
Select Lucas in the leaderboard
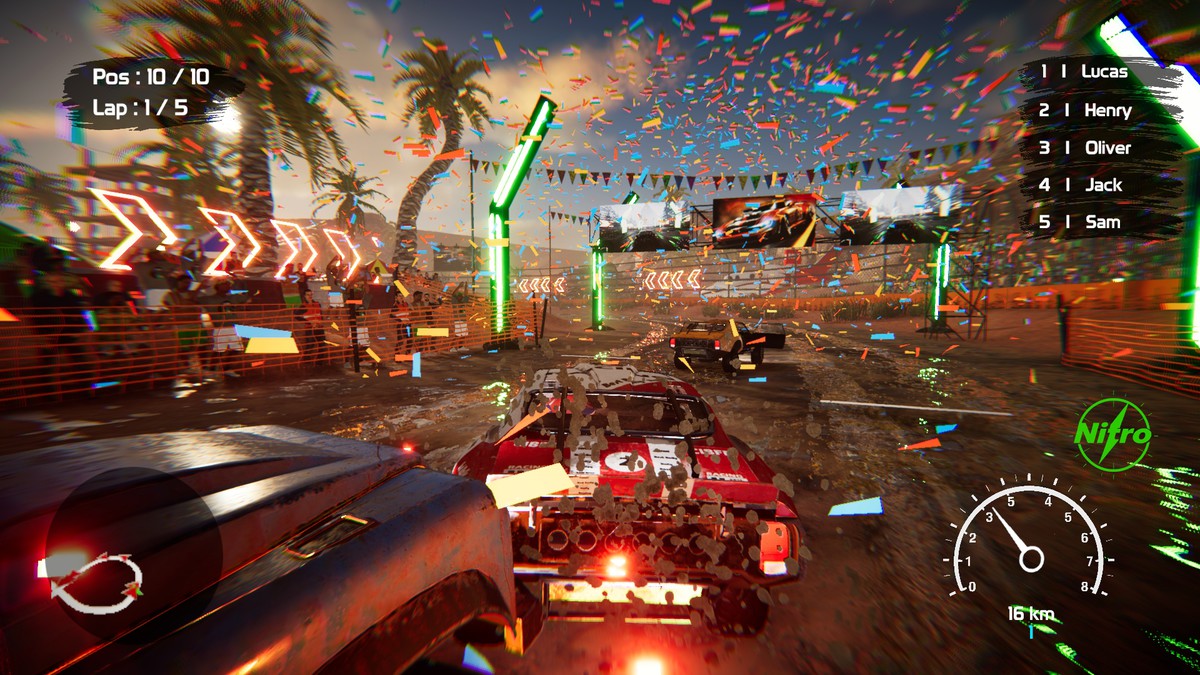[x=1085, y=72]
